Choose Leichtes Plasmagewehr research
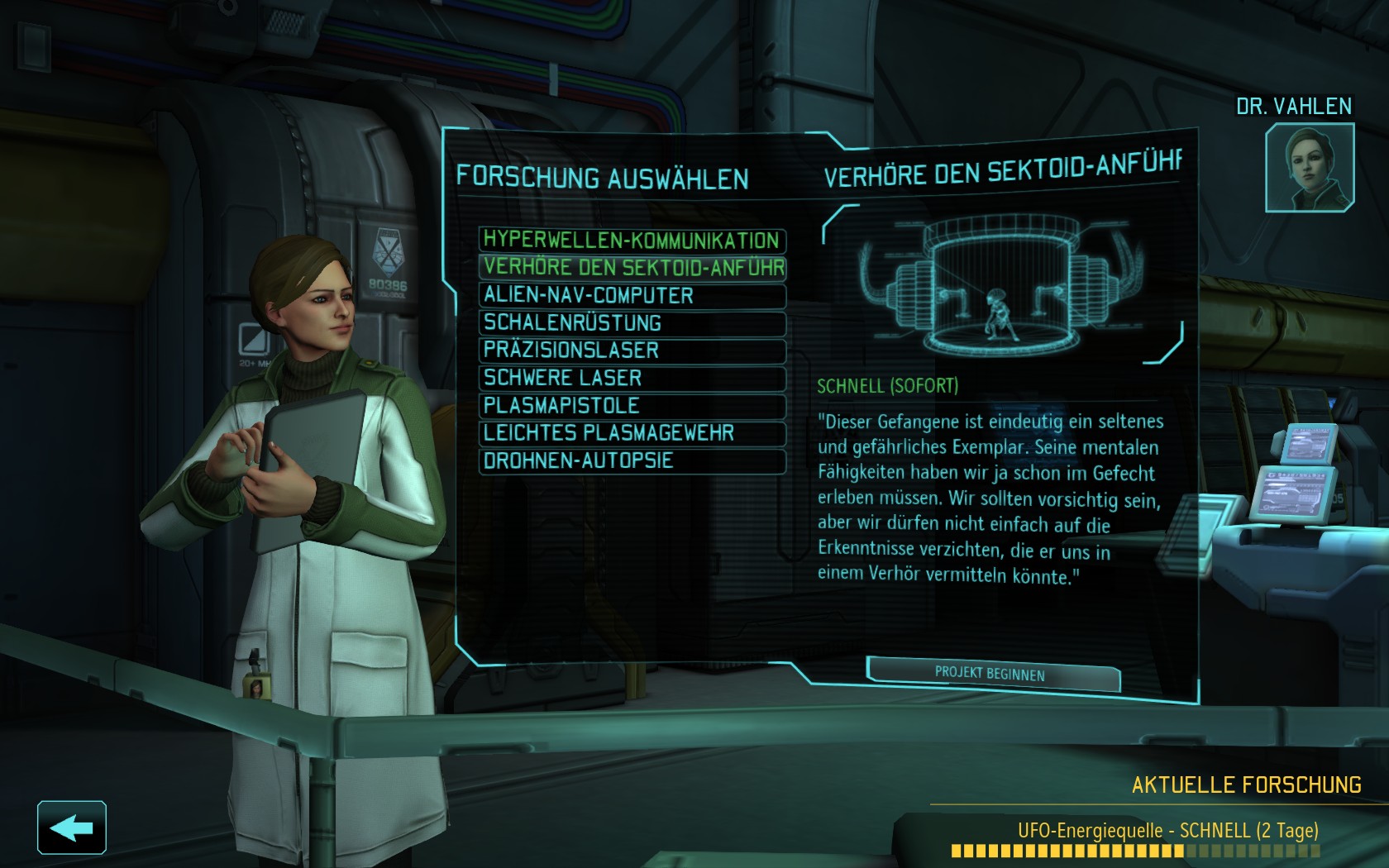The image size is (1389, 868). pyautogui.click(x=632, y=433)
